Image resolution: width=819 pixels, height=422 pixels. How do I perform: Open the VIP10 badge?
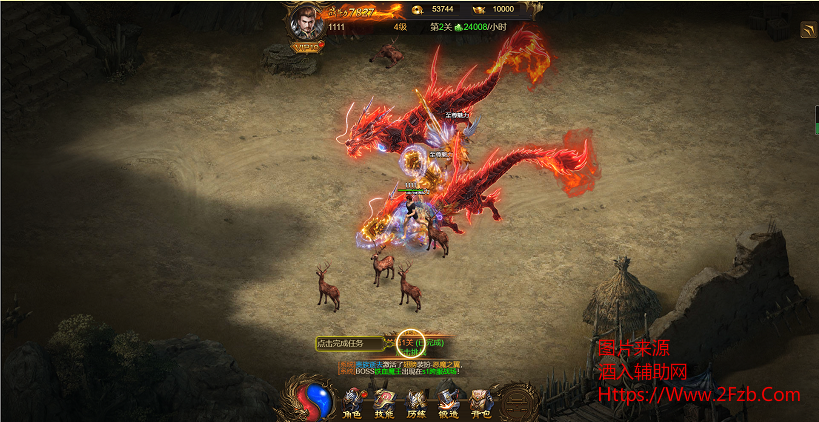click(x=305, y=46)
